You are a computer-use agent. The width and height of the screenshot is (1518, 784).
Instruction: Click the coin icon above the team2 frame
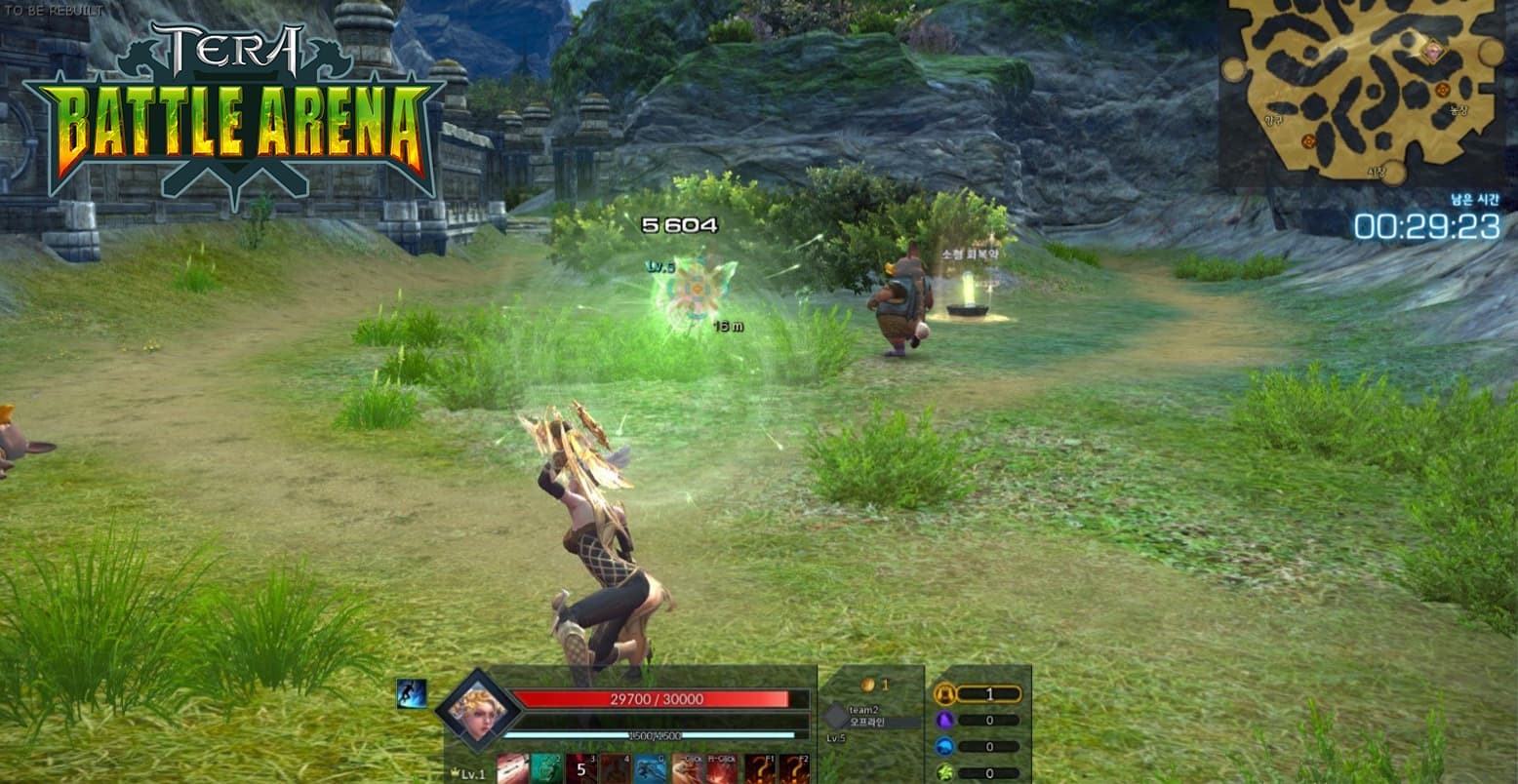[869, 684]
